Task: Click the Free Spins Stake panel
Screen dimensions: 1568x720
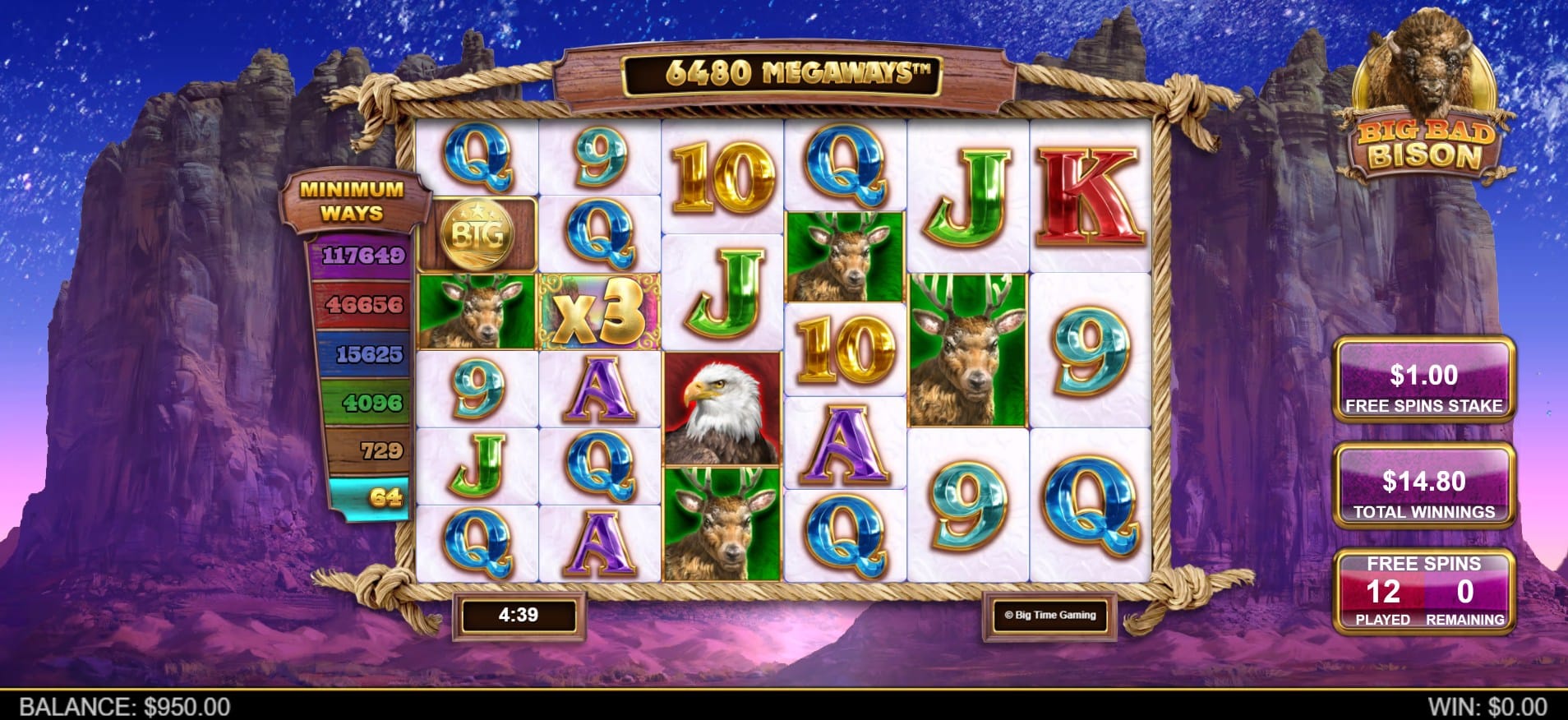Action: [x=1423, y=381]
